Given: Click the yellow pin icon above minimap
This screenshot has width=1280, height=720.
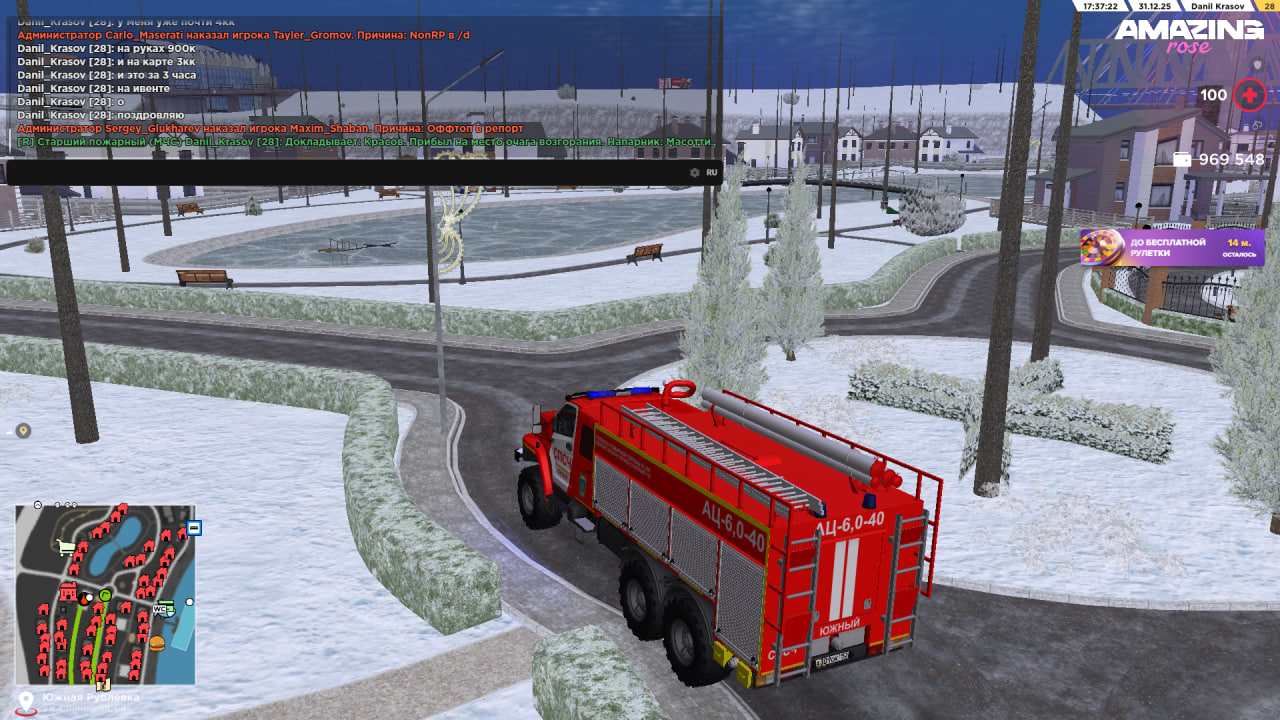Looking at the screenshot, I should [x=23, y=431].
